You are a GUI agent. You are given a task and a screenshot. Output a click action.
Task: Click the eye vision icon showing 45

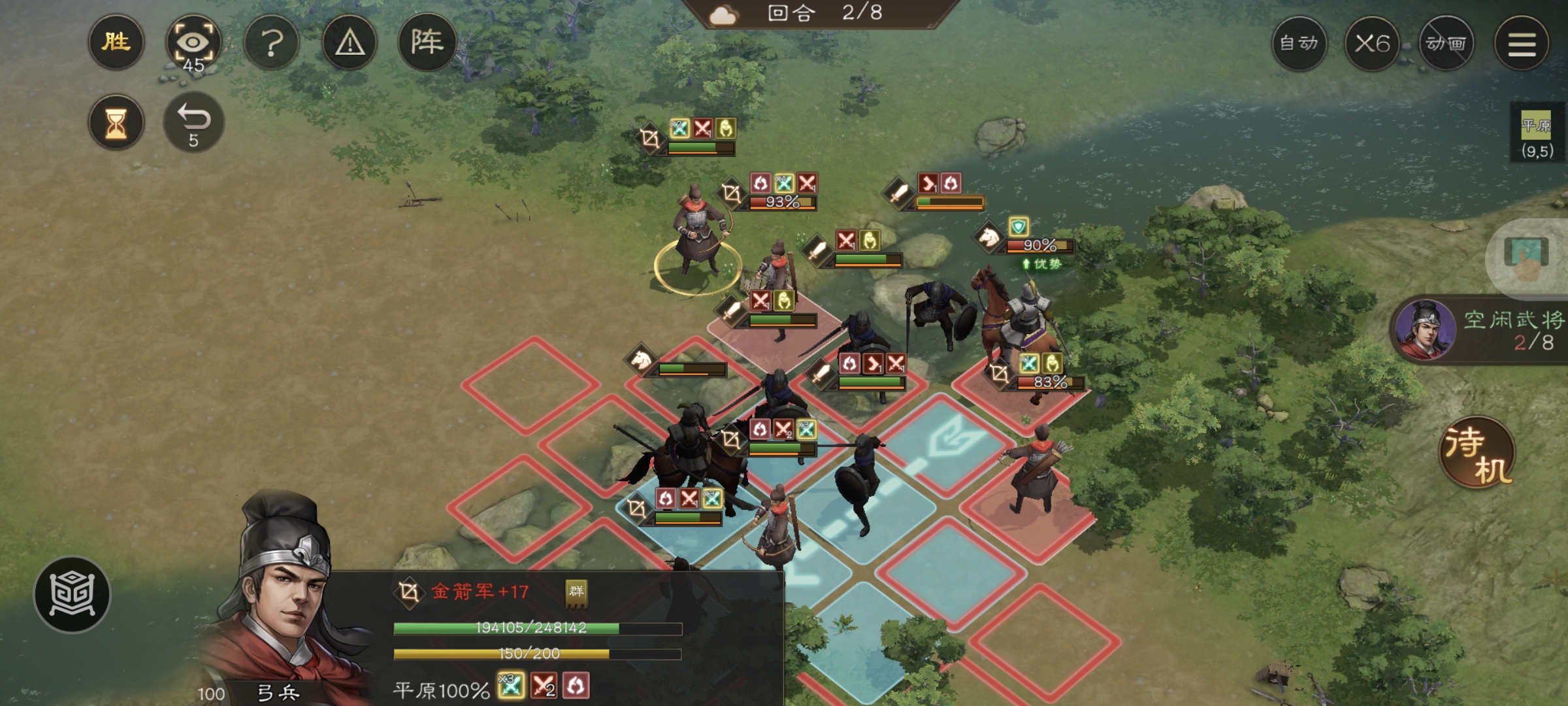point(194,42)
